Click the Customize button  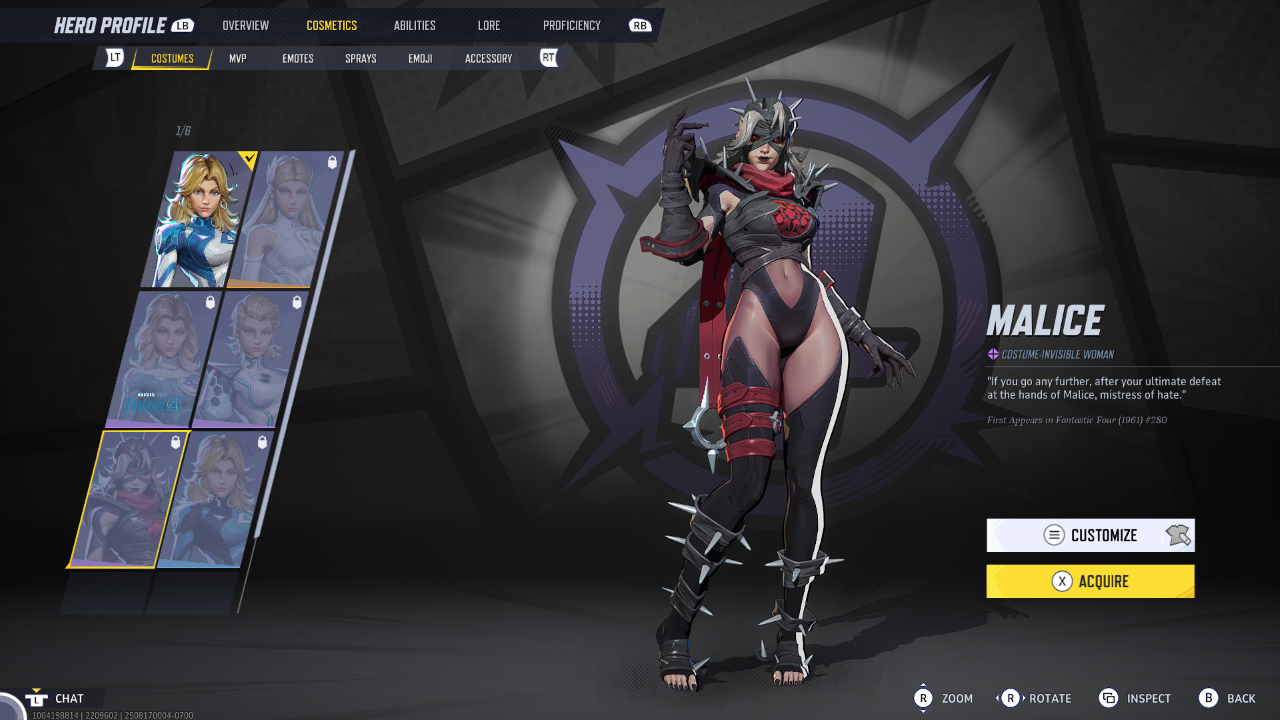point(1090,535)
